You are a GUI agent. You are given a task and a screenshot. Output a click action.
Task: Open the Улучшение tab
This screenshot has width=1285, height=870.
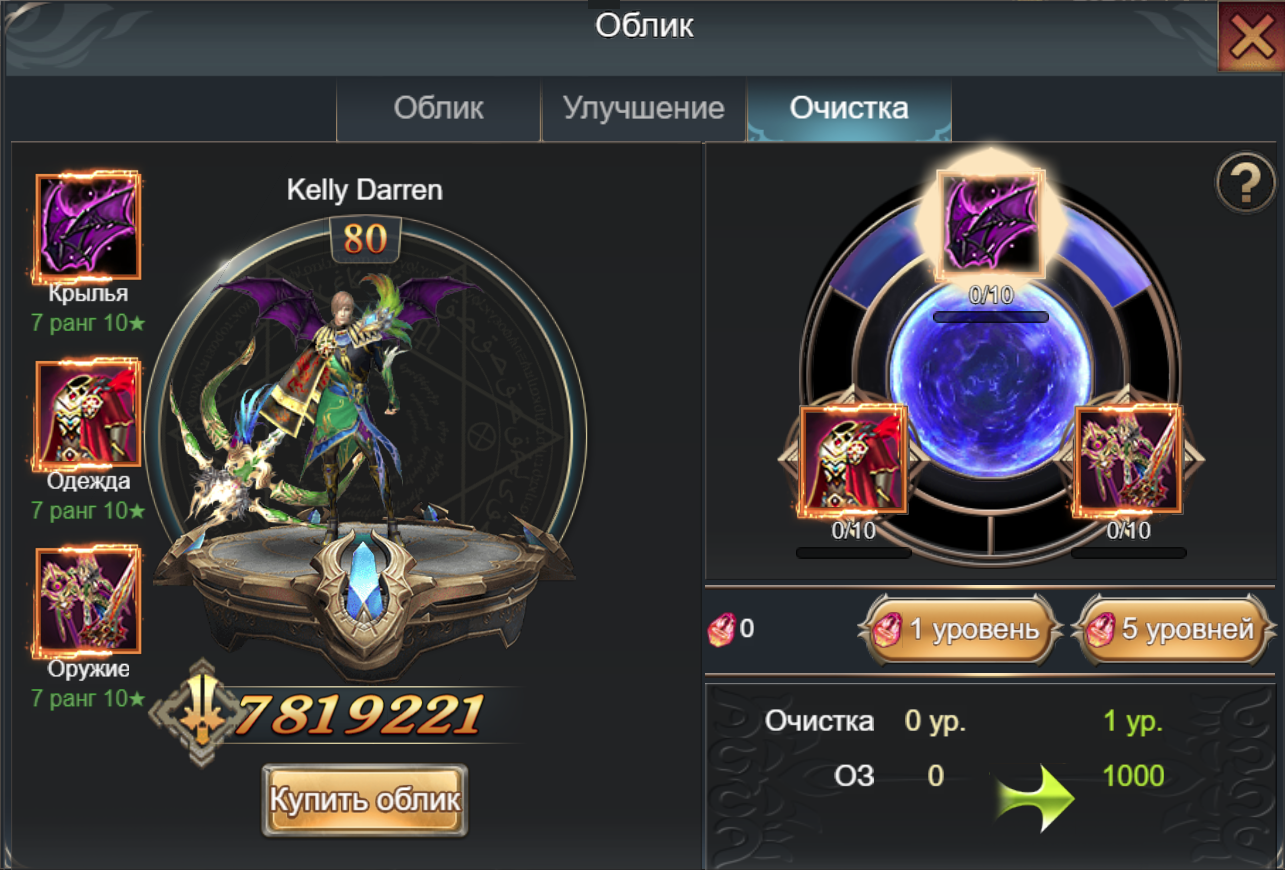pos(643,109)
